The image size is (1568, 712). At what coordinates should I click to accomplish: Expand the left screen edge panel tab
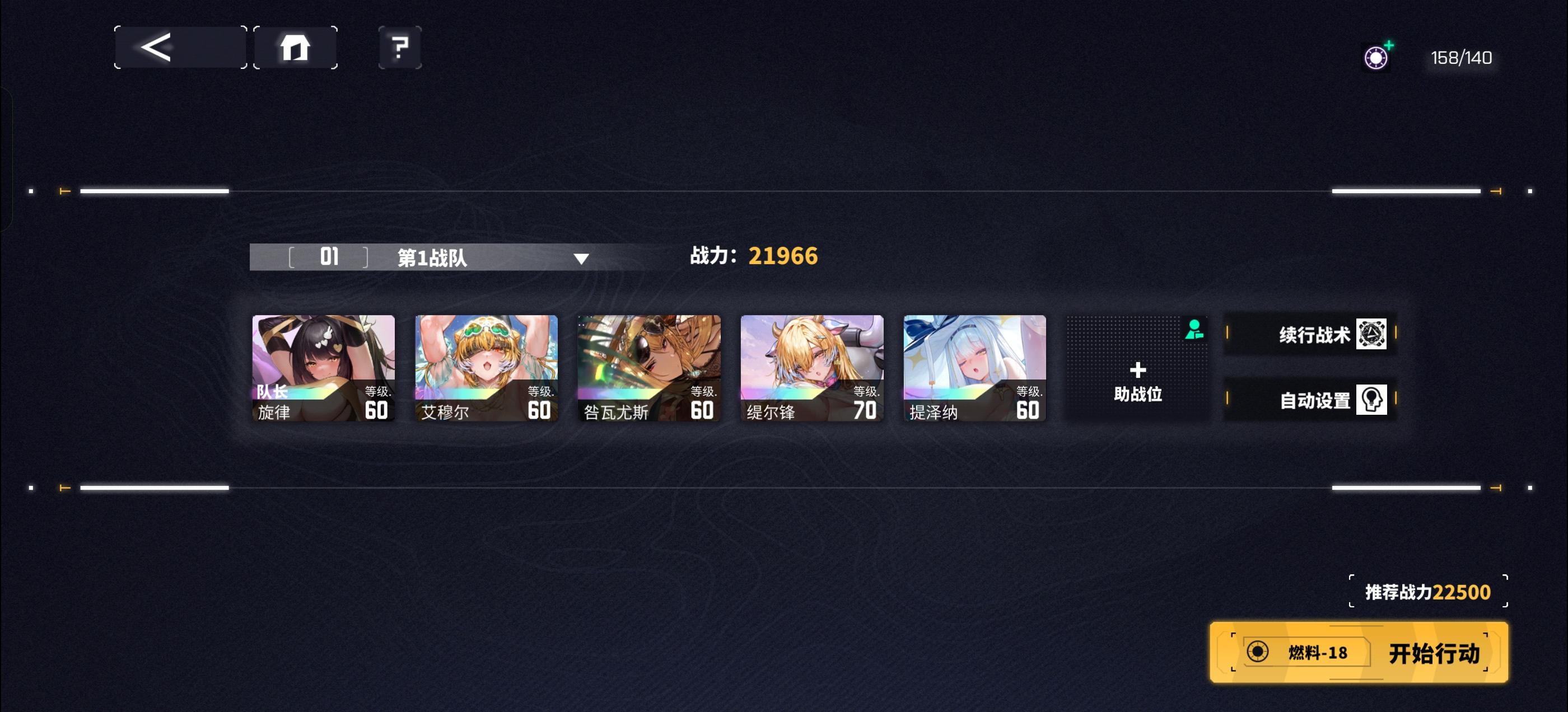[x=6, y=155]
